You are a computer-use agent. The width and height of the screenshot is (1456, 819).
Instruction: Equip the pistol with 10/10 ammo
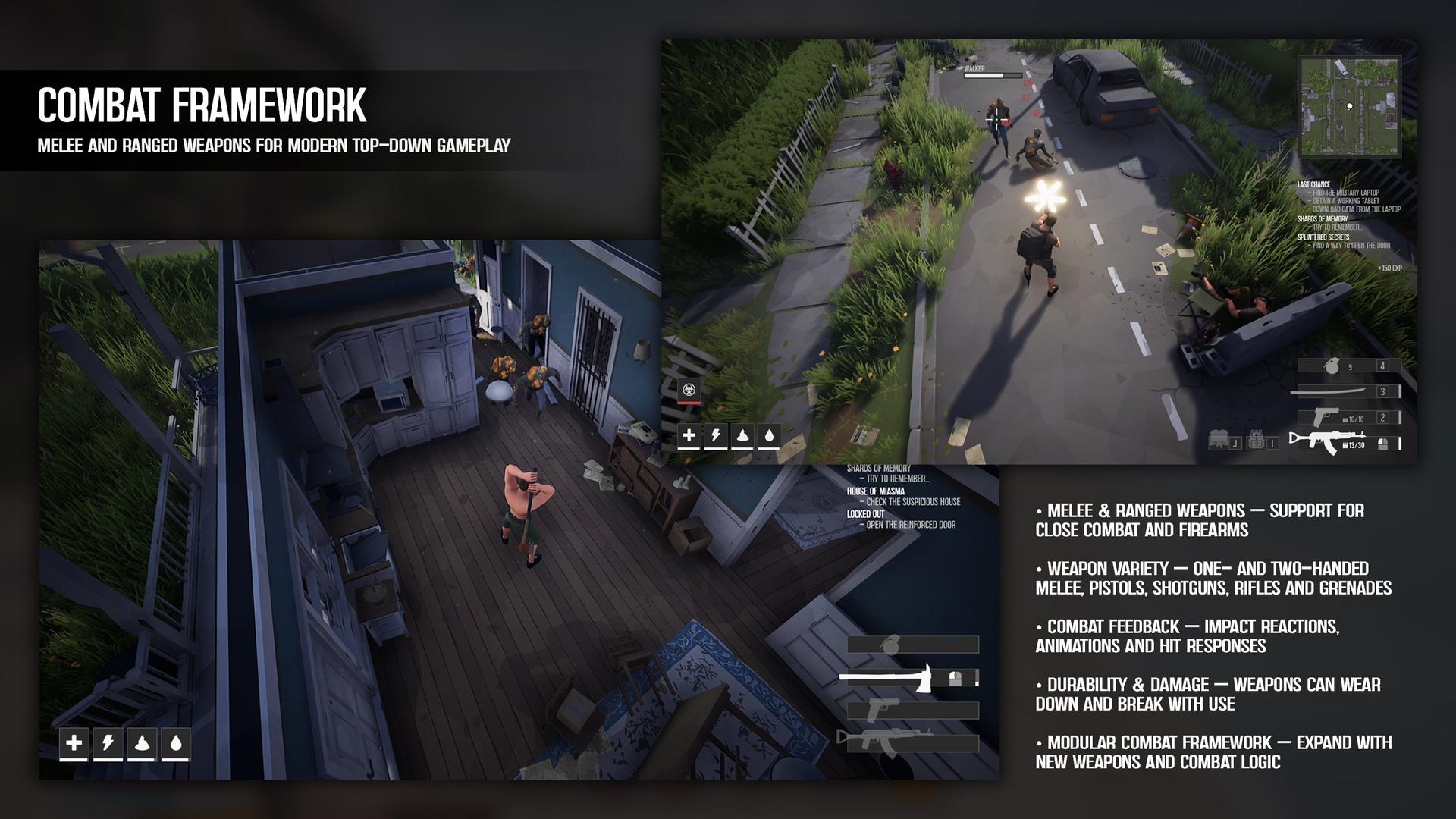tap(1346, 417)
